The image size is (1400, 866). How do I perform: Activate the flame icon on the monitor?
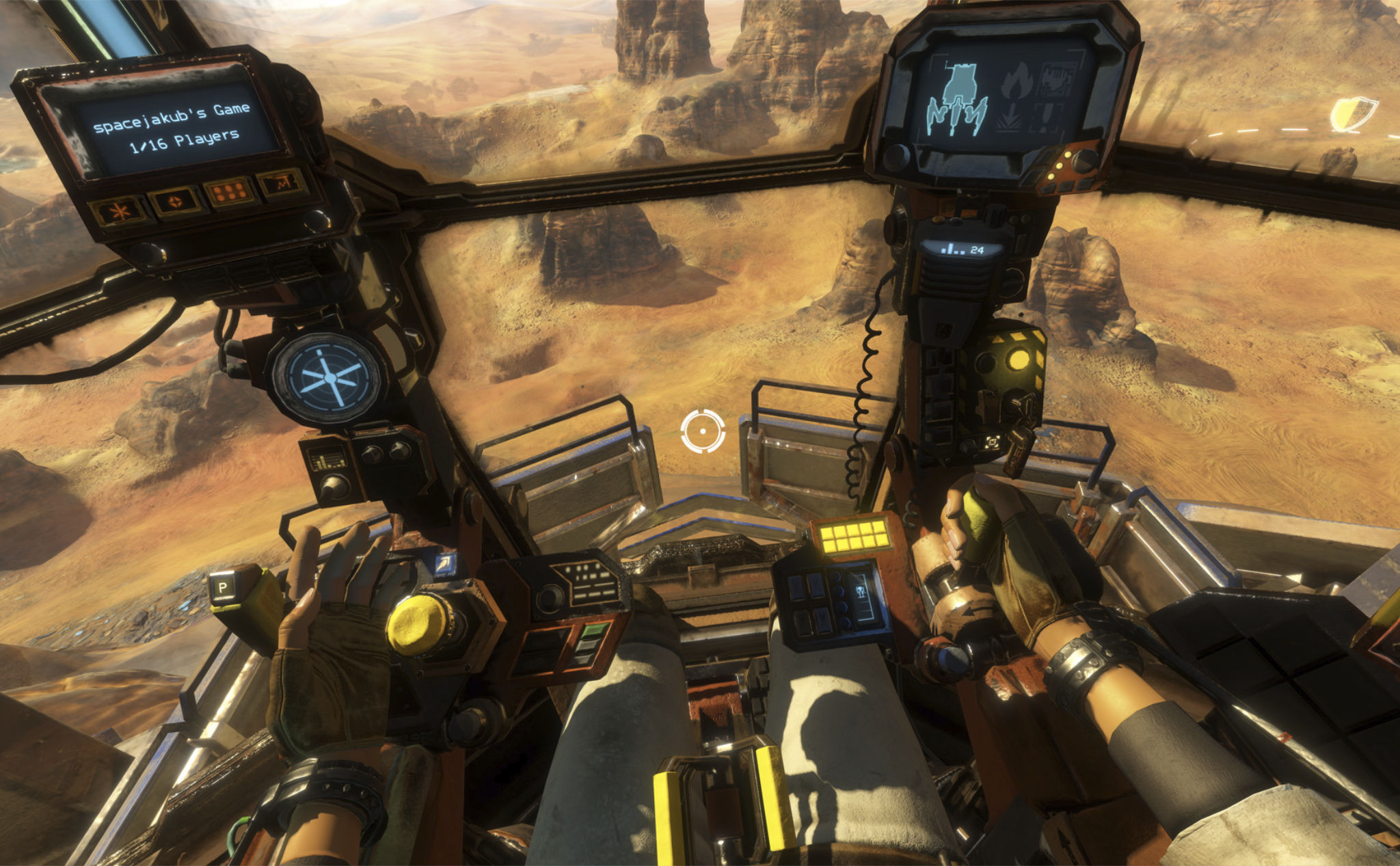pos(1017,80)
